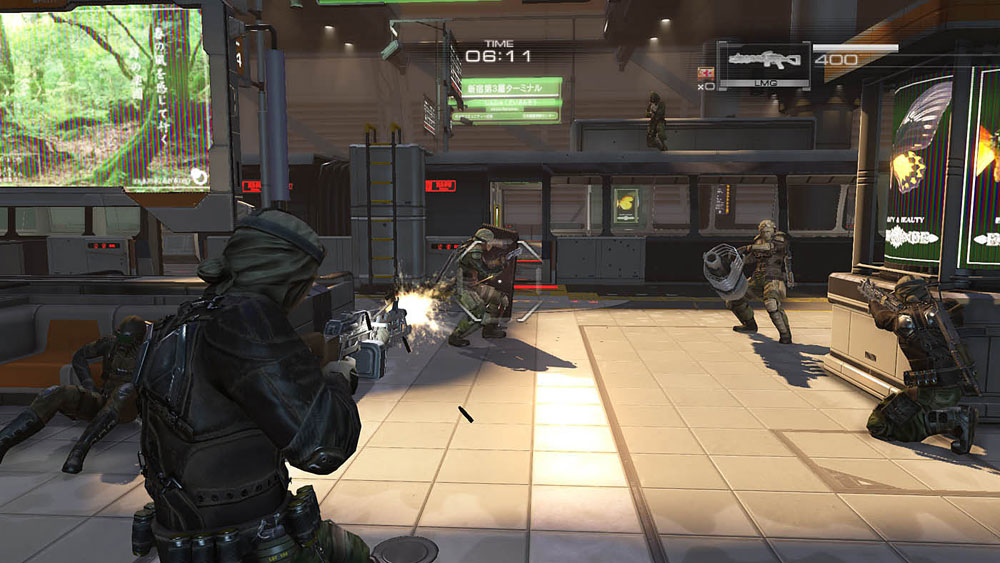Click the medkit icon beside the weapon panel
Screen dimensions: 1000x563
[706, 72]
